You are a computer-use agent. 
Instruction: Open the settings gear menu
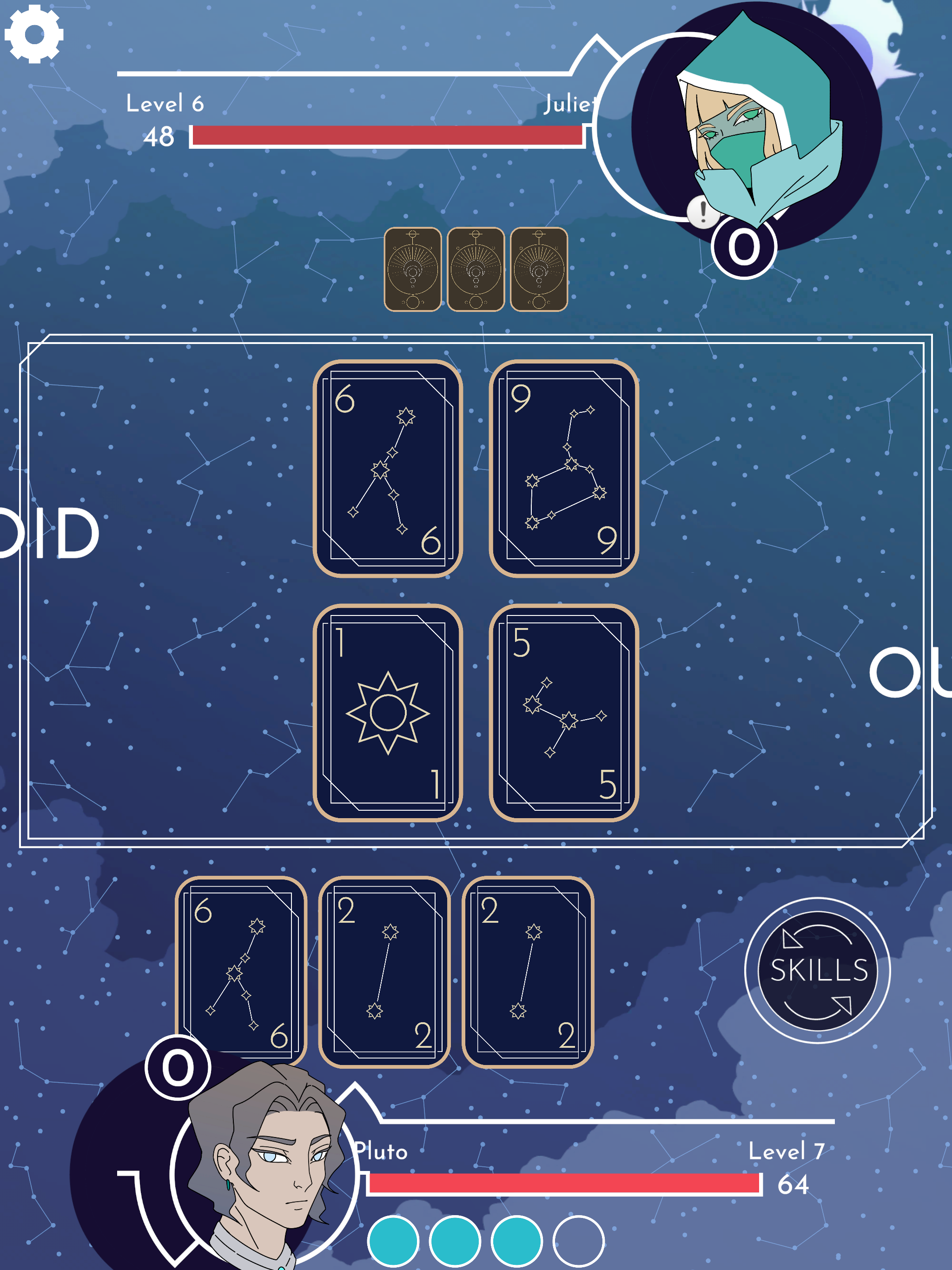coord(34,34)
